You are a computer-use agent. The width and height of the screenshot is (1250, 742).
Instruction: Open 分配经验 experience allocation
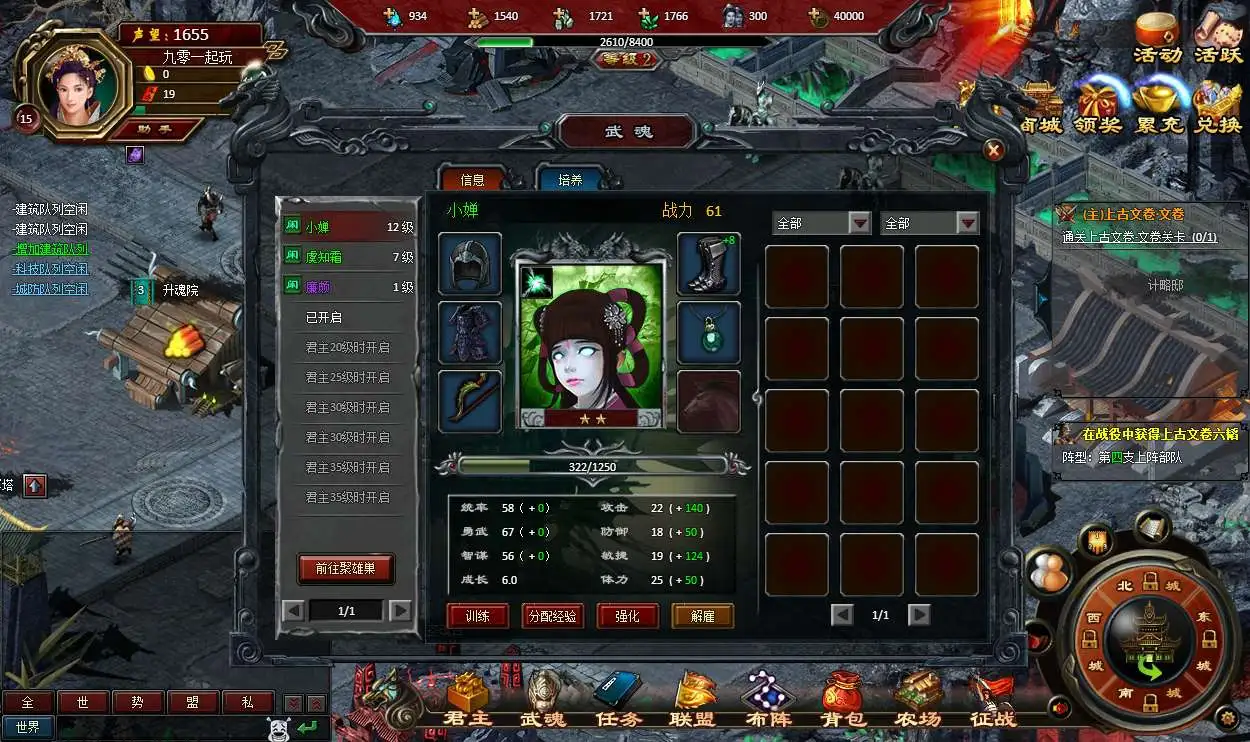553,616
